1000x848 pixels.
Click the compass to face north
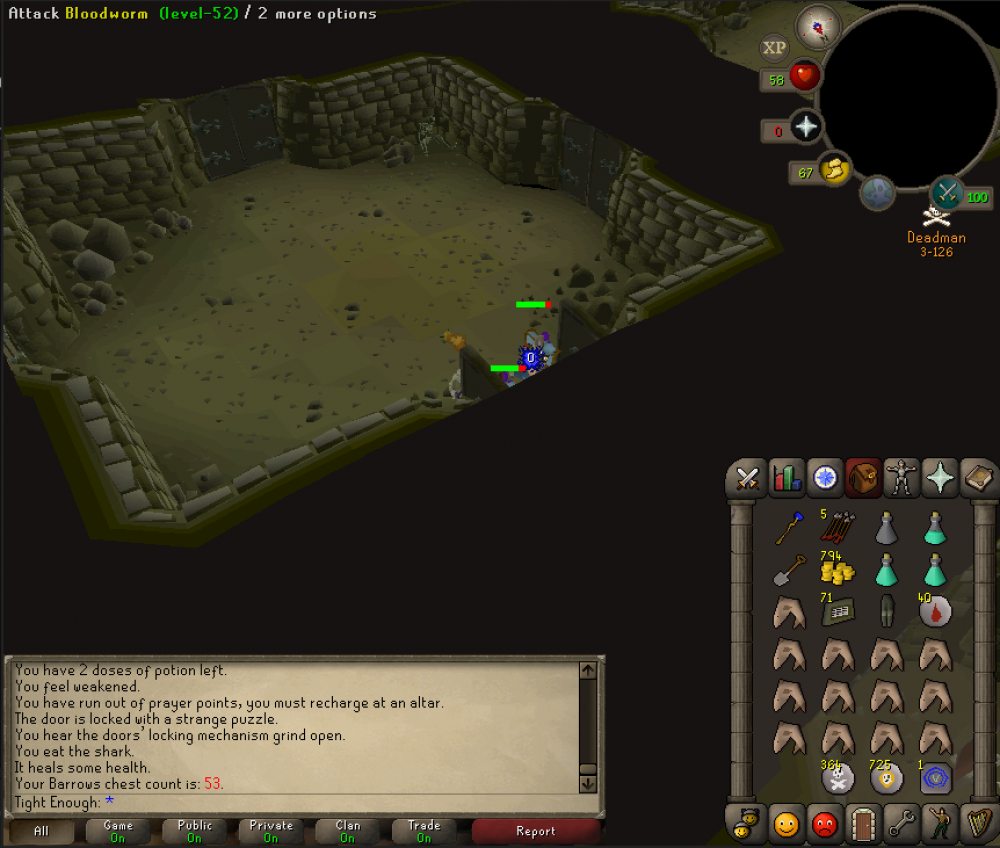tap(817, 28)
